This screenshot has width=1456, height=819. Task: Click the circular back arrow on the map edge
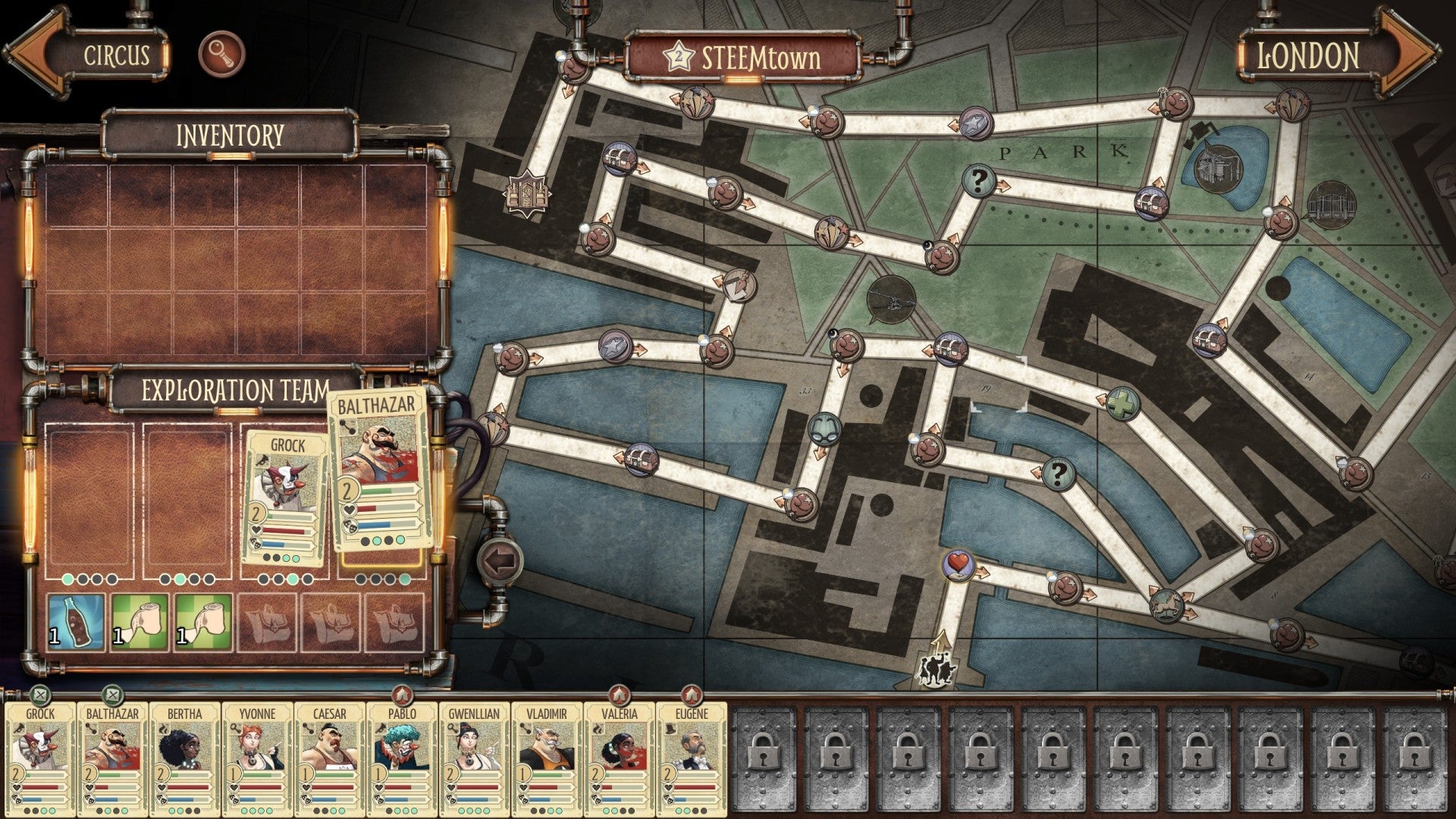[499, 560]
